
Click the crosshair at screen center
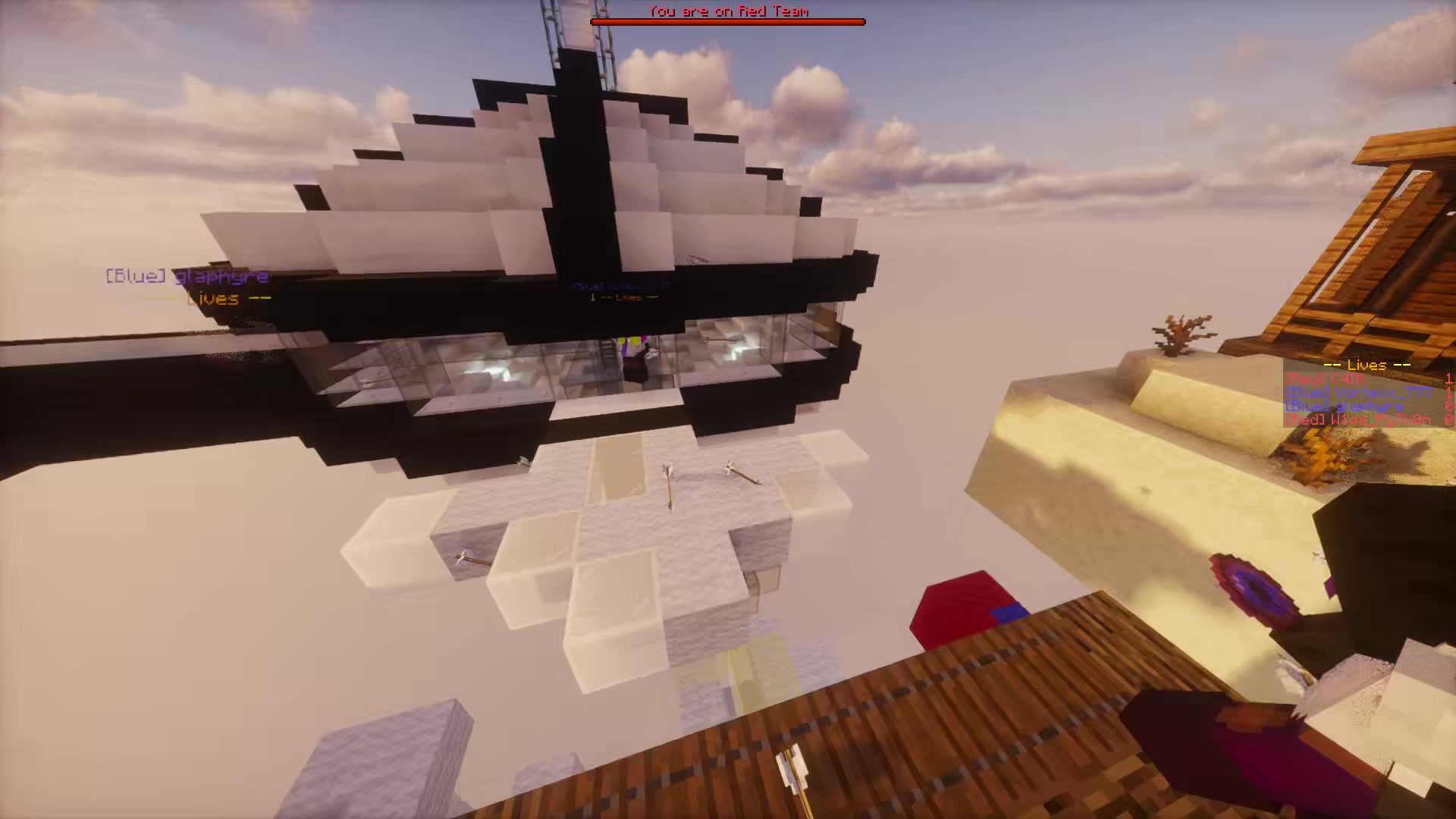(x=728, y=409)
